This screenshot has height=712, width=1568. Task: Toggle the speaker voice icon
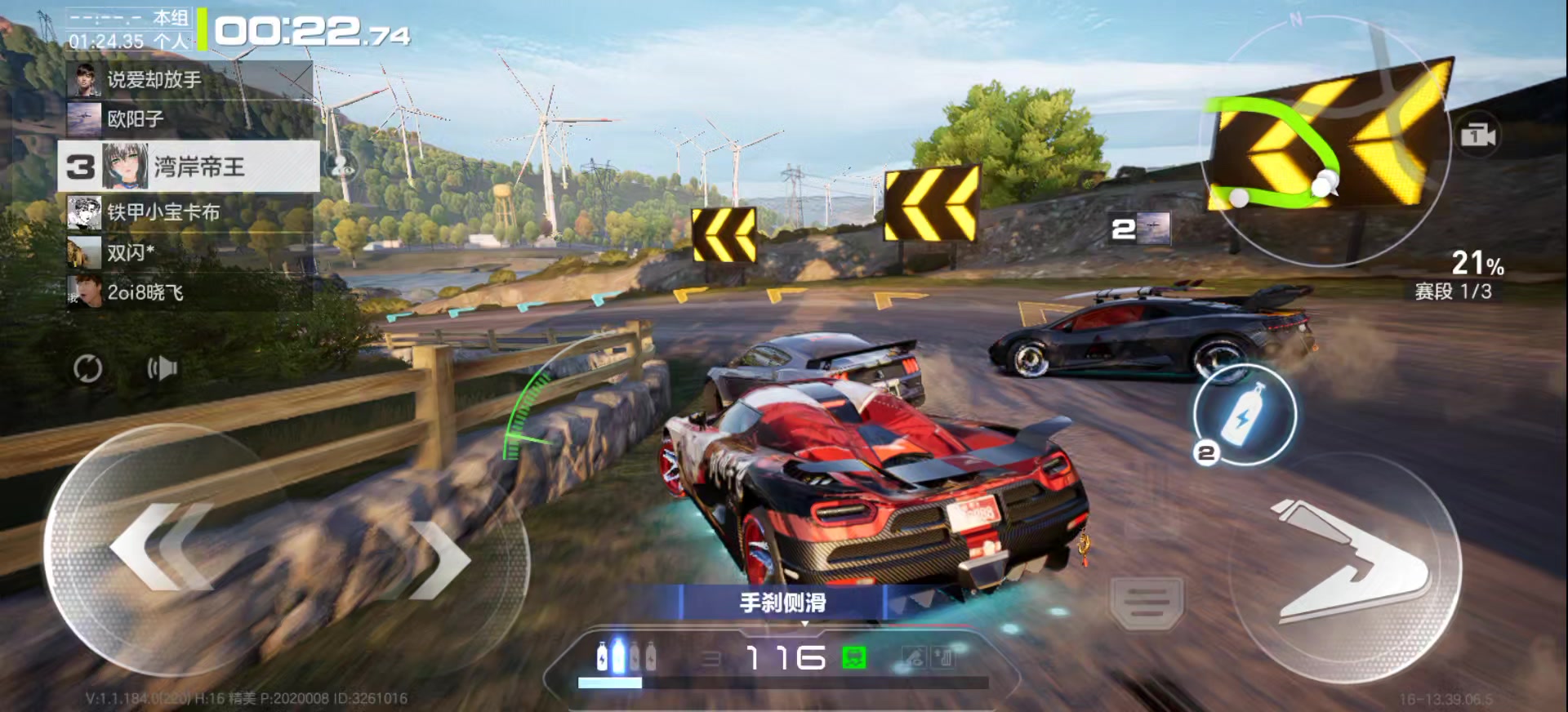pyautogui.click(x=162, y=368)
